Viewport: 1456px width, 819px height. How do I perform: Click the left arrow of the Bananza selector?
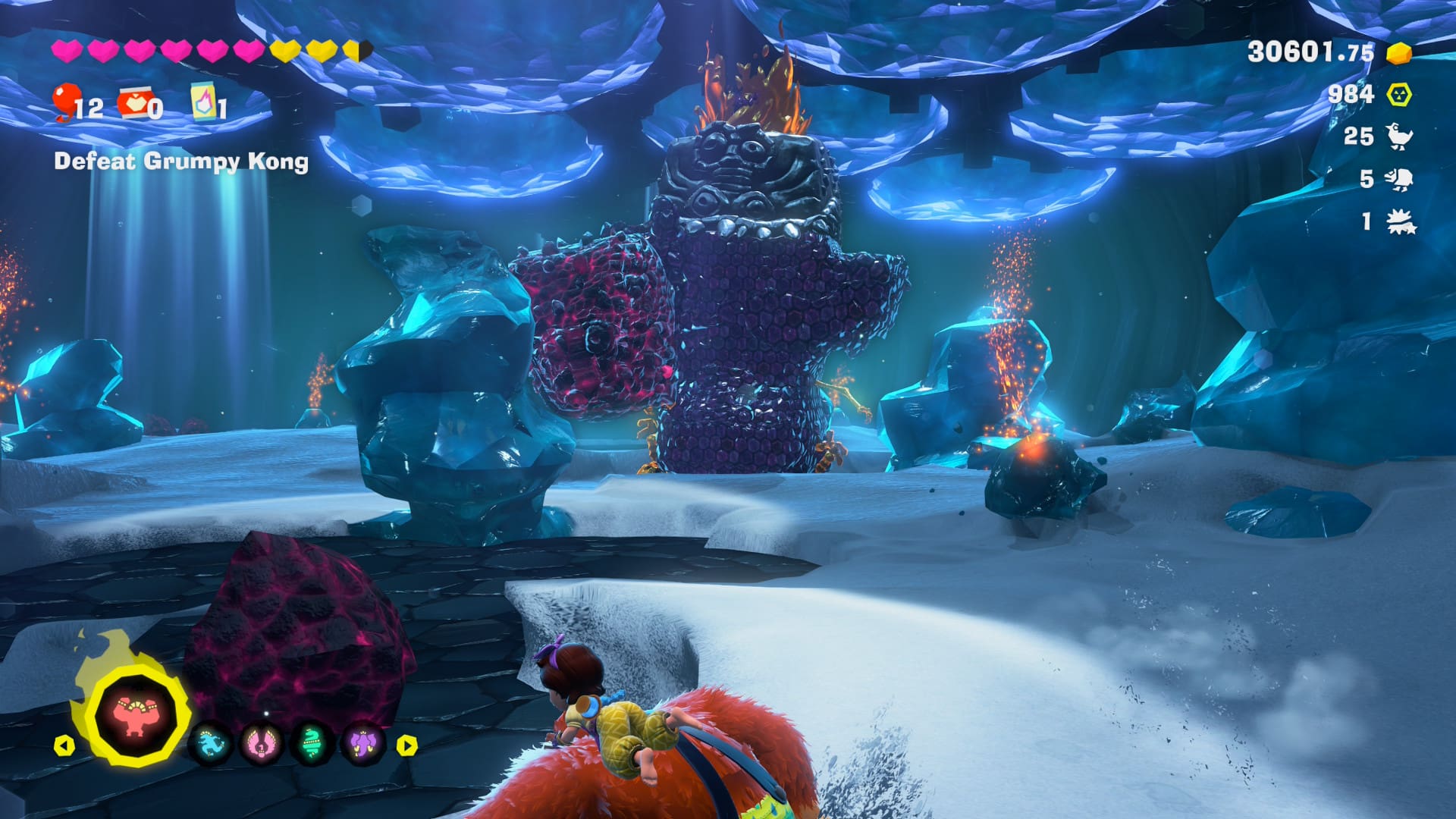(64, 745)
